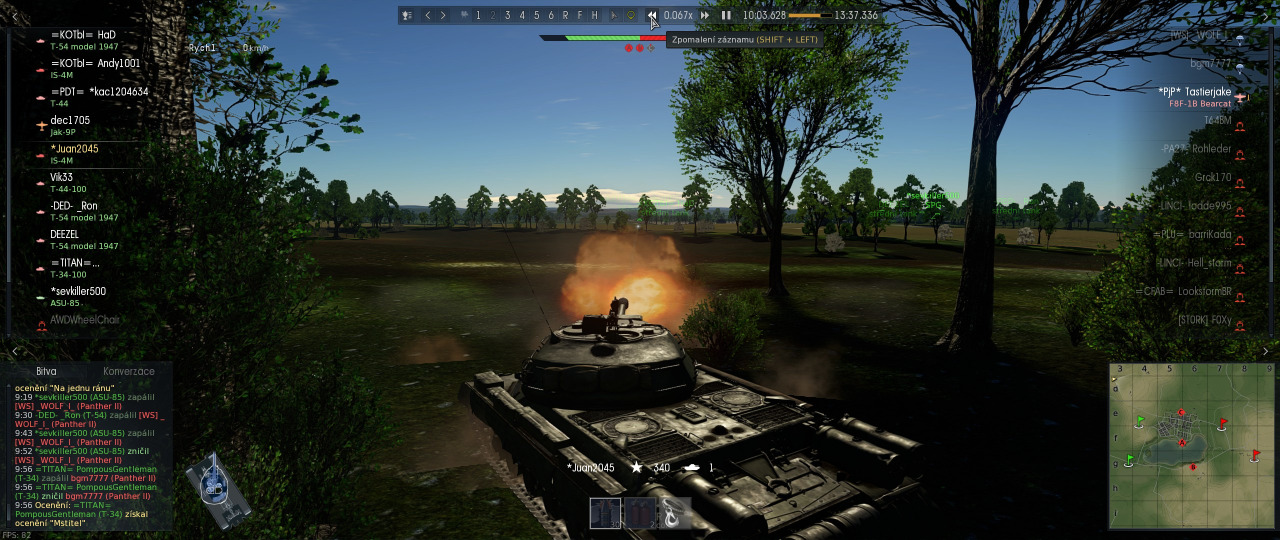Choose the F camera mode

tap(579, 15)
